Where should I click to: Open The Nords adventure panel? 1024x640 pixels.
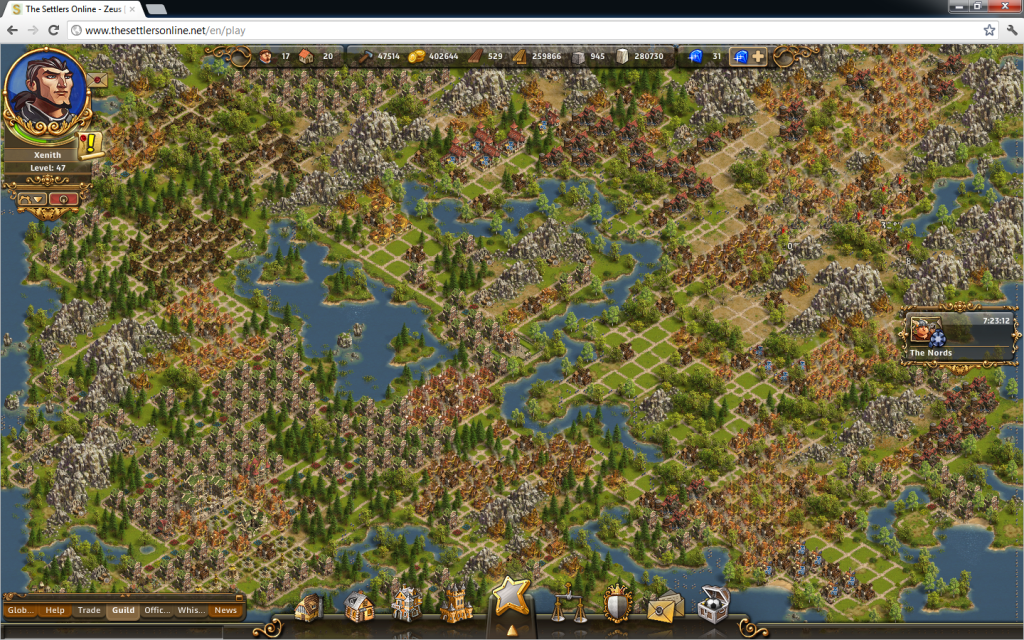pyautogui.click(x=959, y=337)
